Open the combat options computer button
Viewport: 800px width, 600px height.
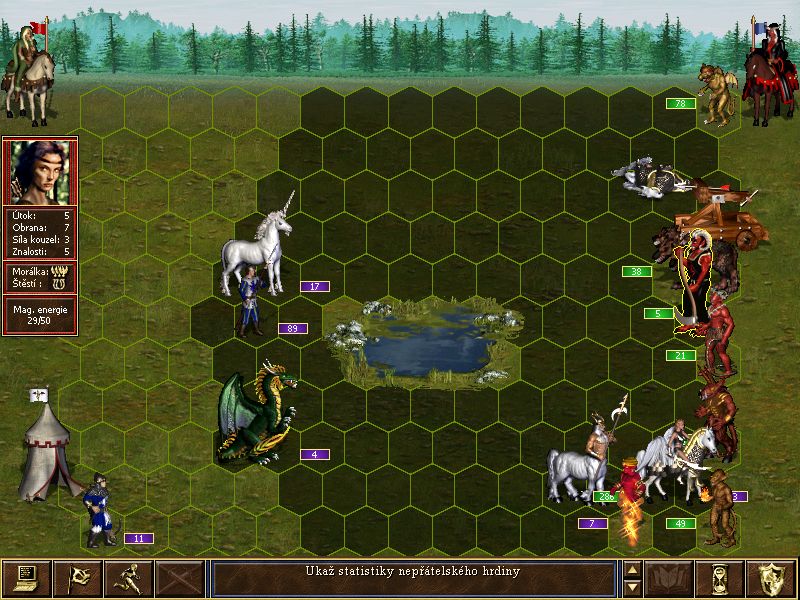(26, 578)
